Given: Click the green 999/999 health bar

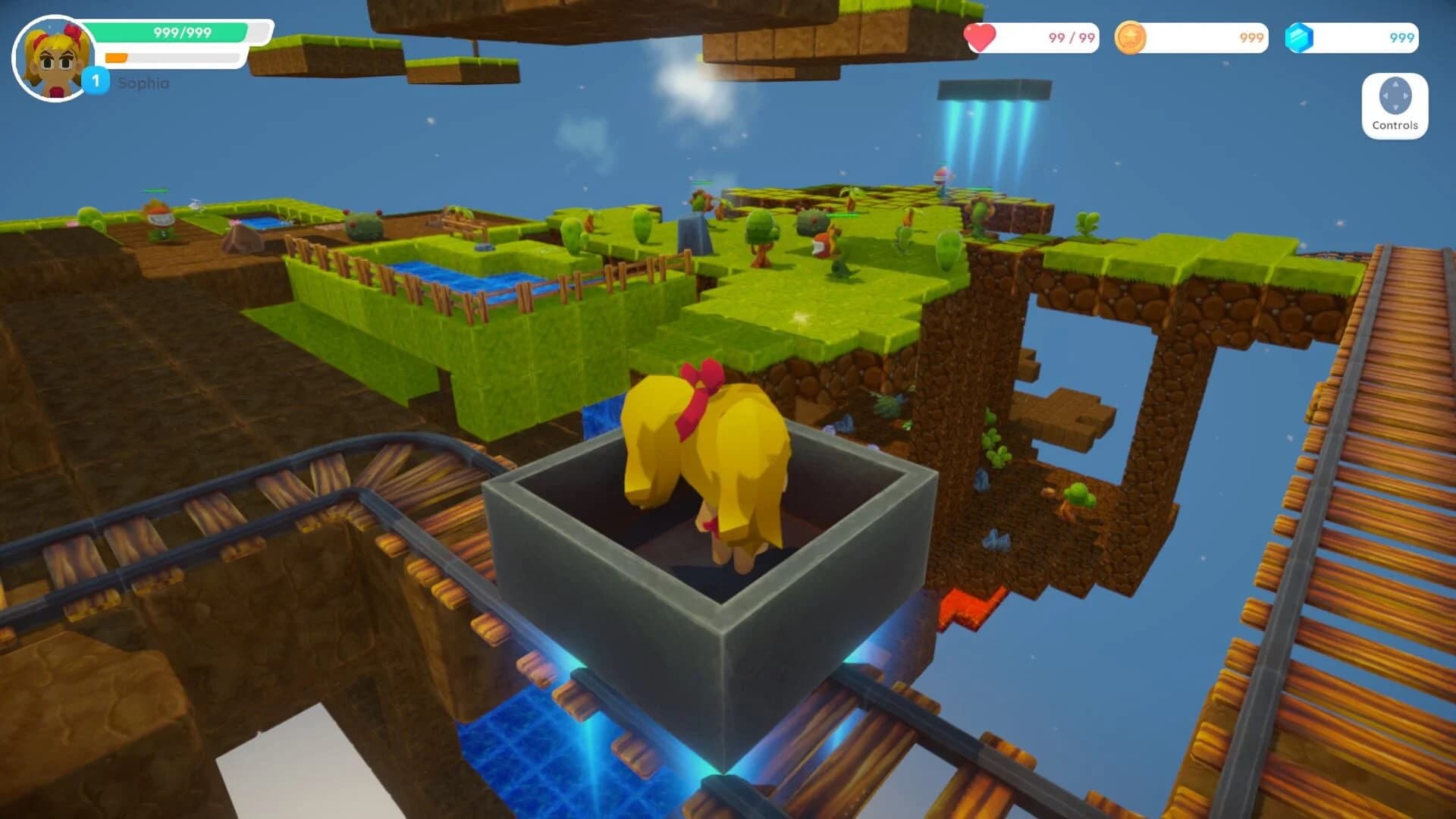Looking at the screenshot, I should [x=182, y=33].
